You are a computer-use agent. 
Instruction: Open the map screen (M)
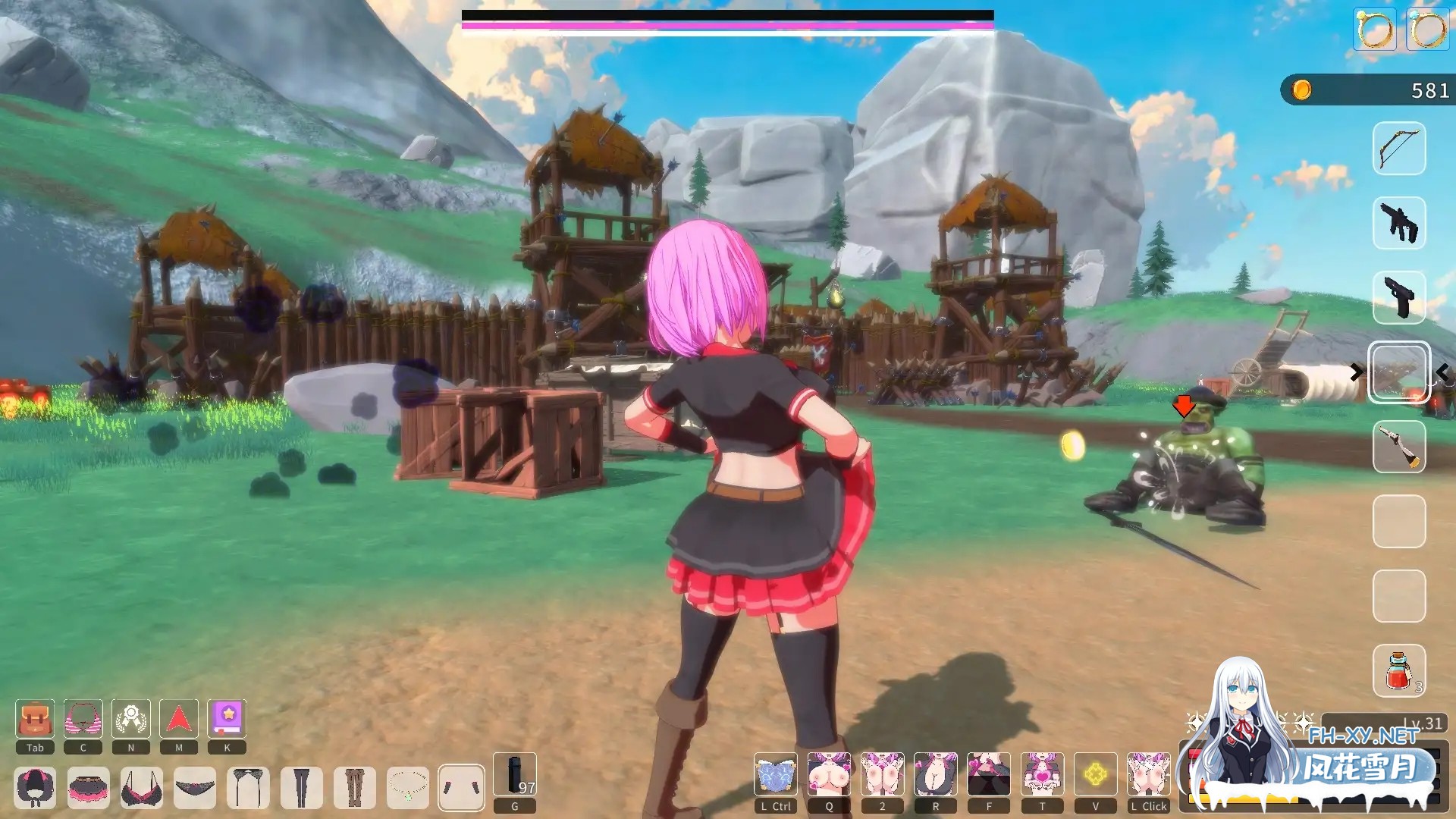pos(177,719)
